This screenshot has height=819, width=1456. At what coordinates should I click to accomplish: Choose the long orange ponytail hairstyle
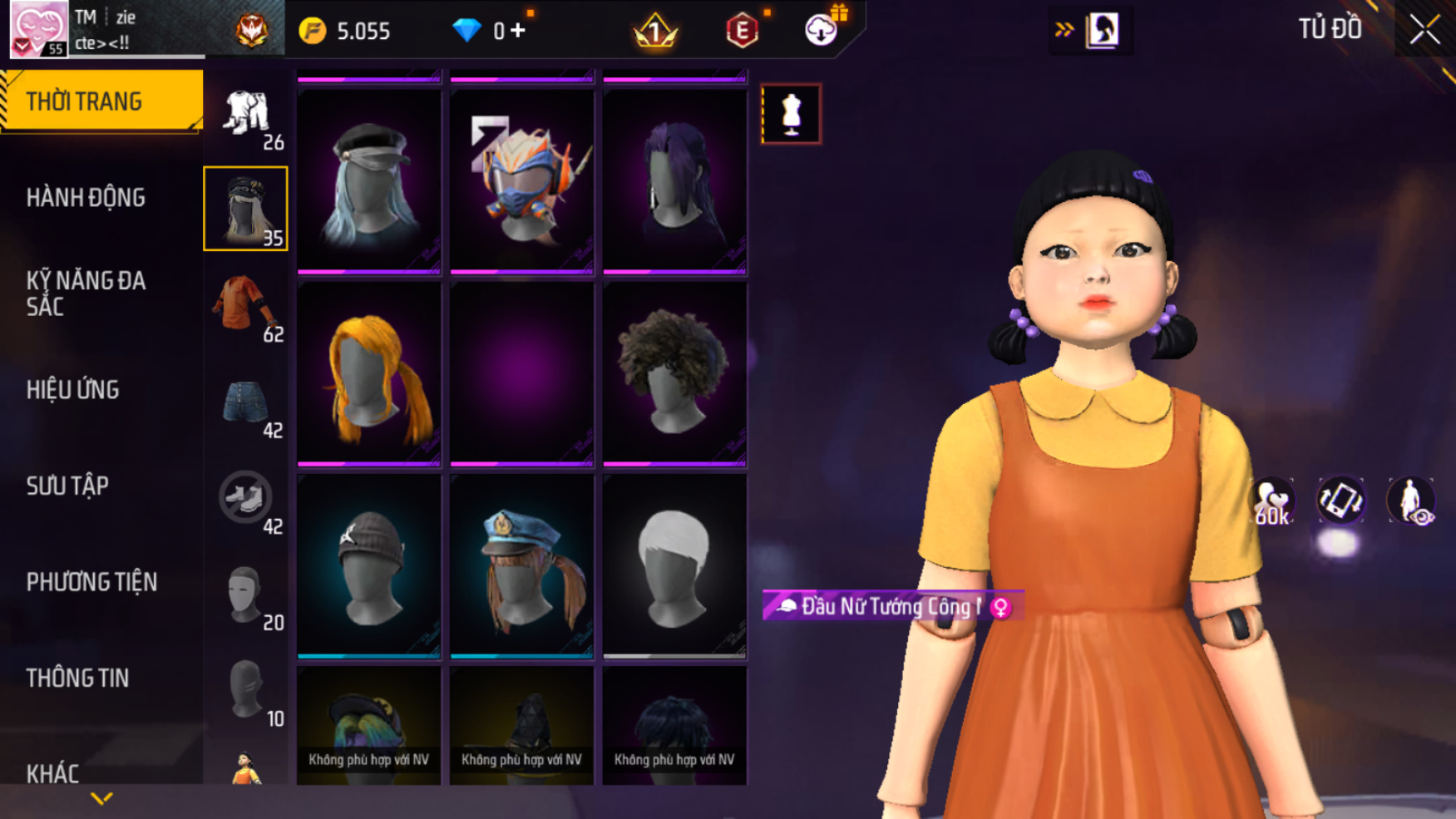(368, 374)
